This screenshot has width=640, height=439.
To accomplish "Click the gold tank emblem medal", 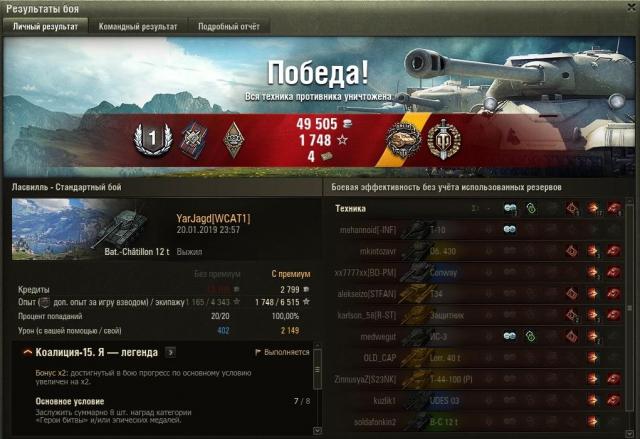I will [x=405, y=137].
